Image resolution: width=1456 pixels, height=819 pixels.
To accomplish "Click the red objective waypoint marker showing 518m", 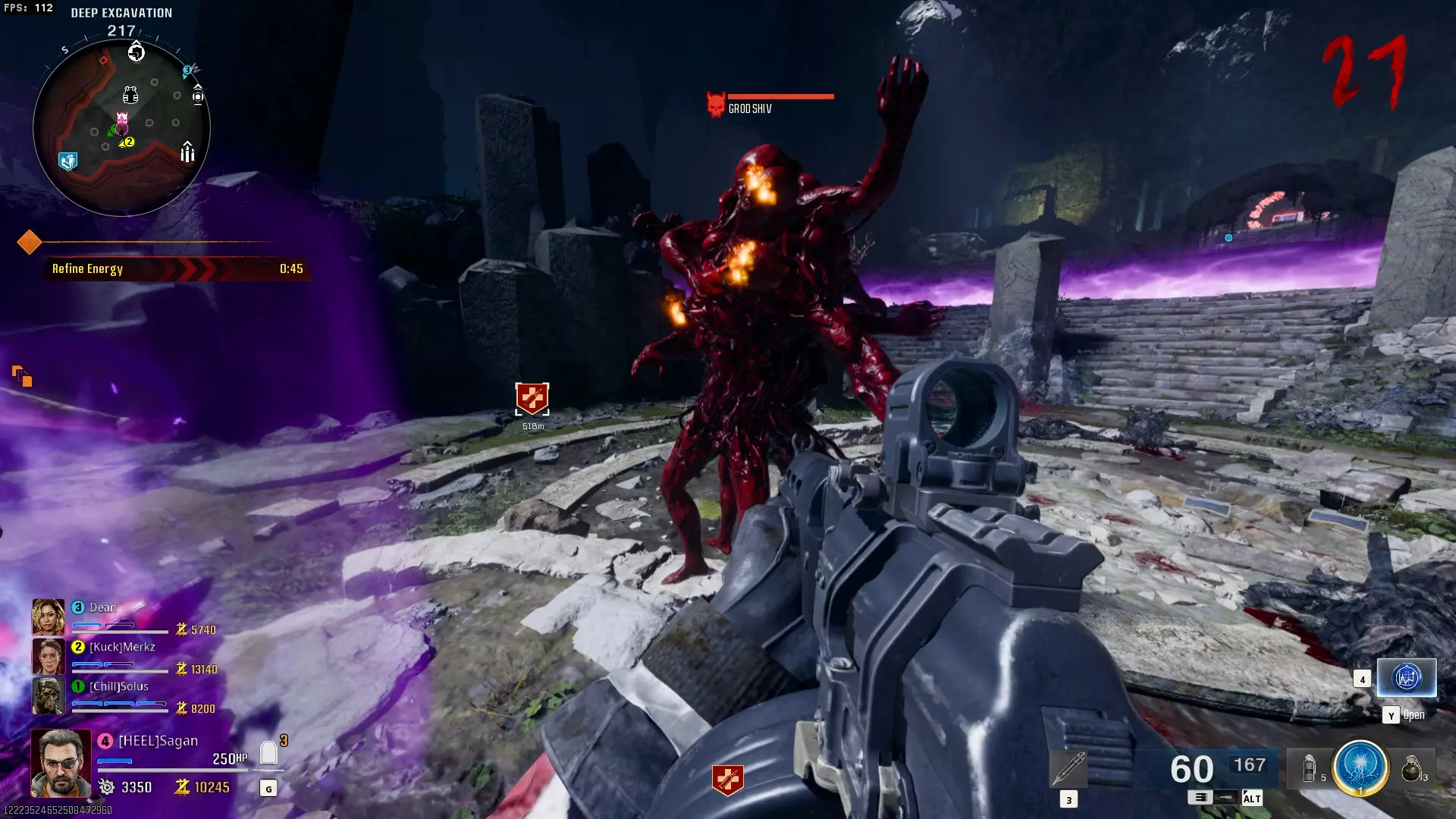I will (532, 398).
